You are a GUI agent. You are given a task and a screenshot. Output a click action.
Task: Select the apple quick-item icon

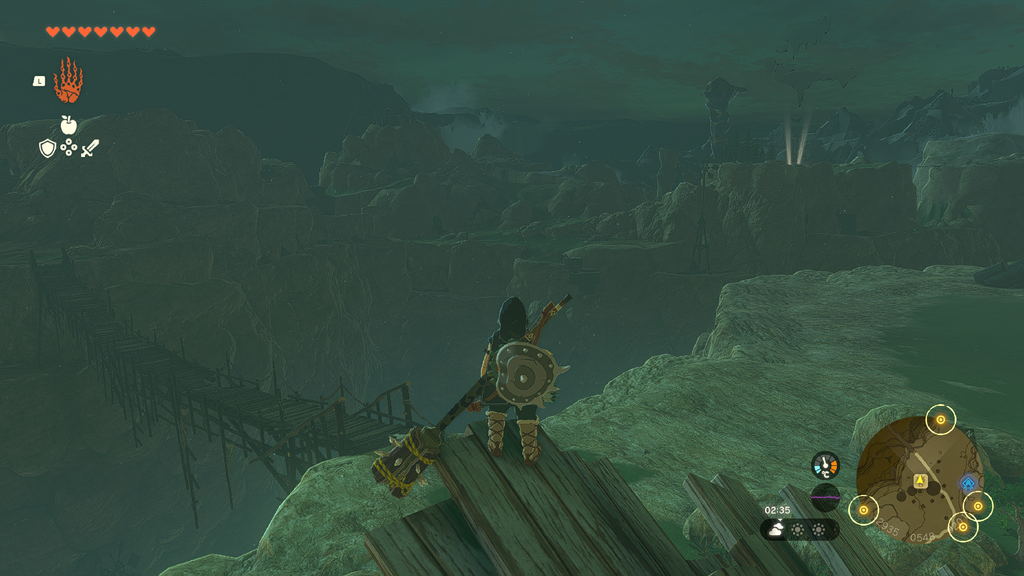click(x=68, y=125)
